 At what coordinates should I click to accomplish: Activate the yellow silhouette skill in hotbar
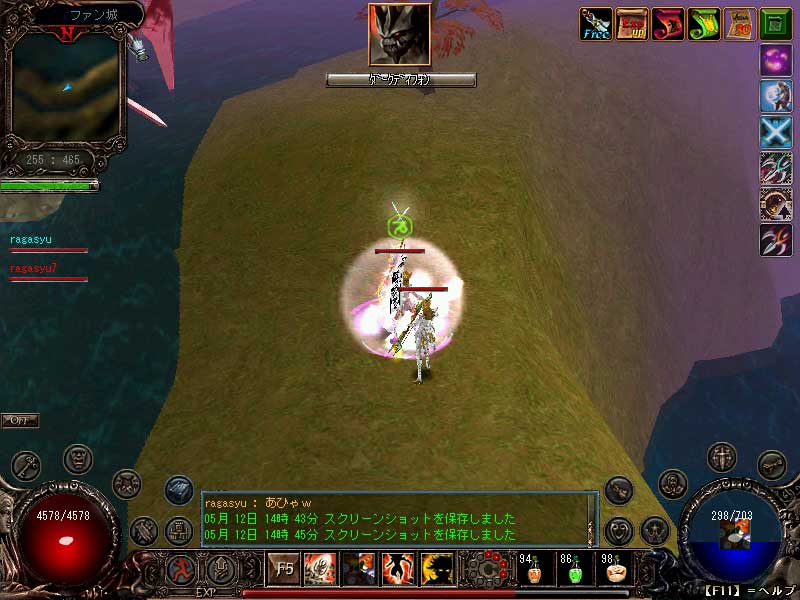tap(437, 569)
